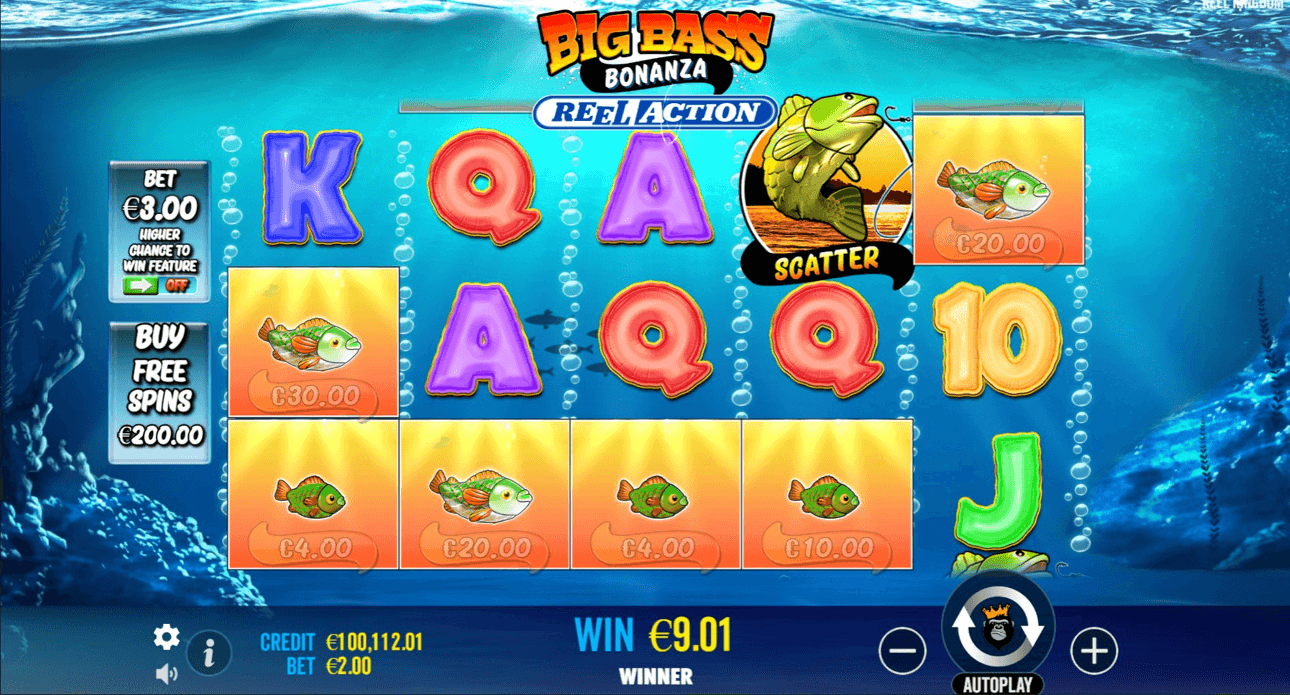Increase the bet with the plus button

tap(1094, 651)
